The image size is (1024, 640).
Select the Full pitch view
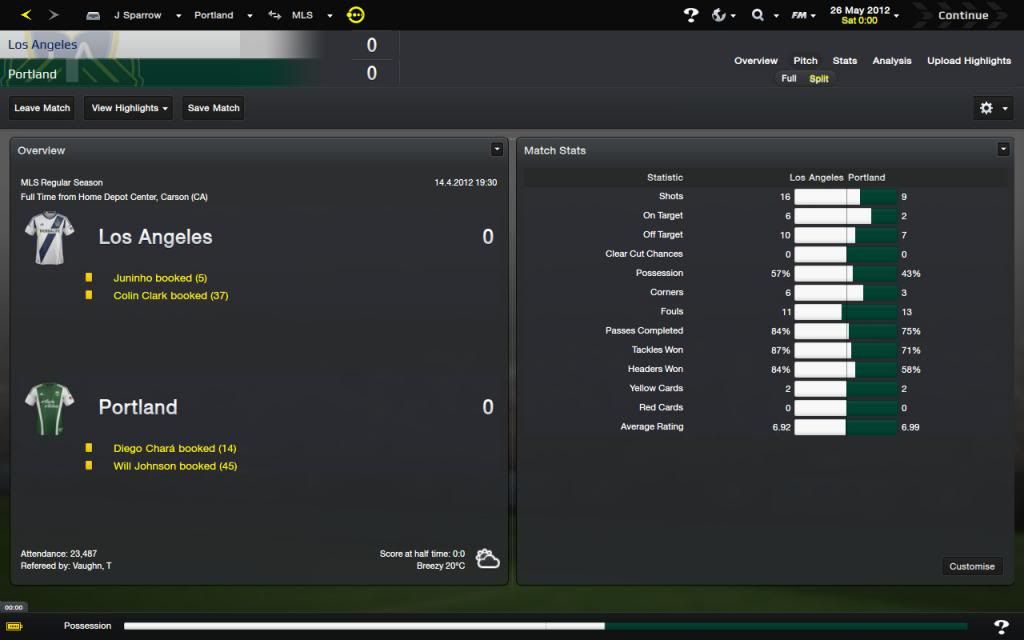pos(789,78)
